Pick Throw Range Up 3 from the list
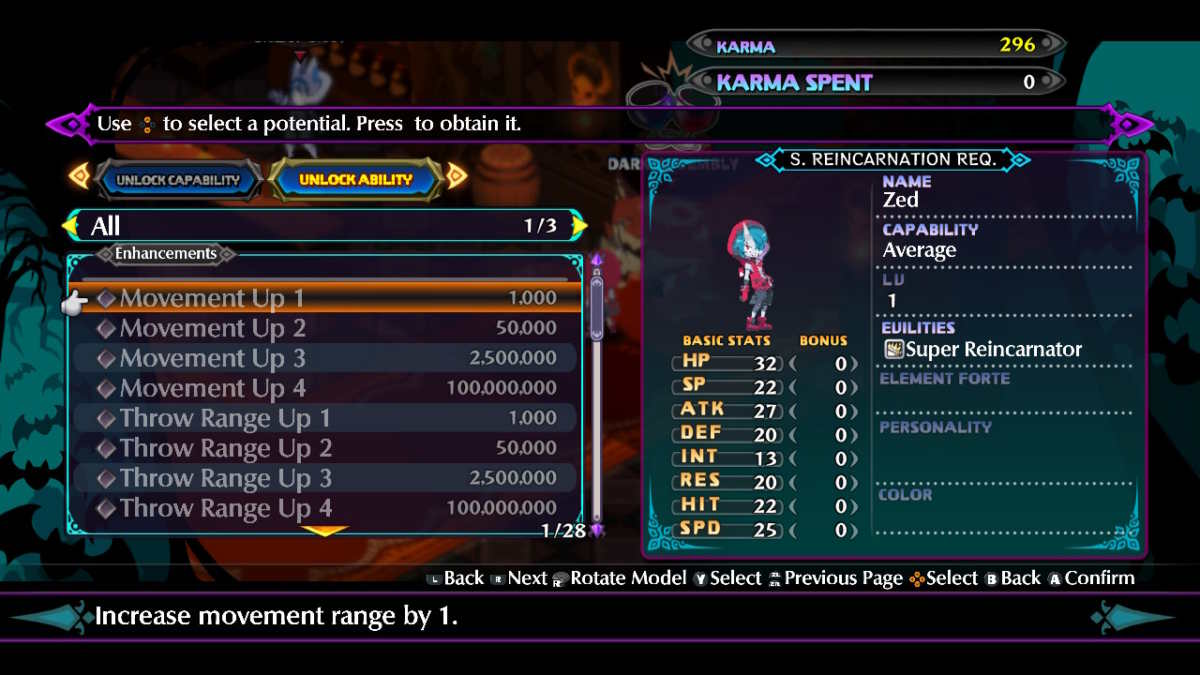The image size is (1200, 675). (x=326, y=478)
